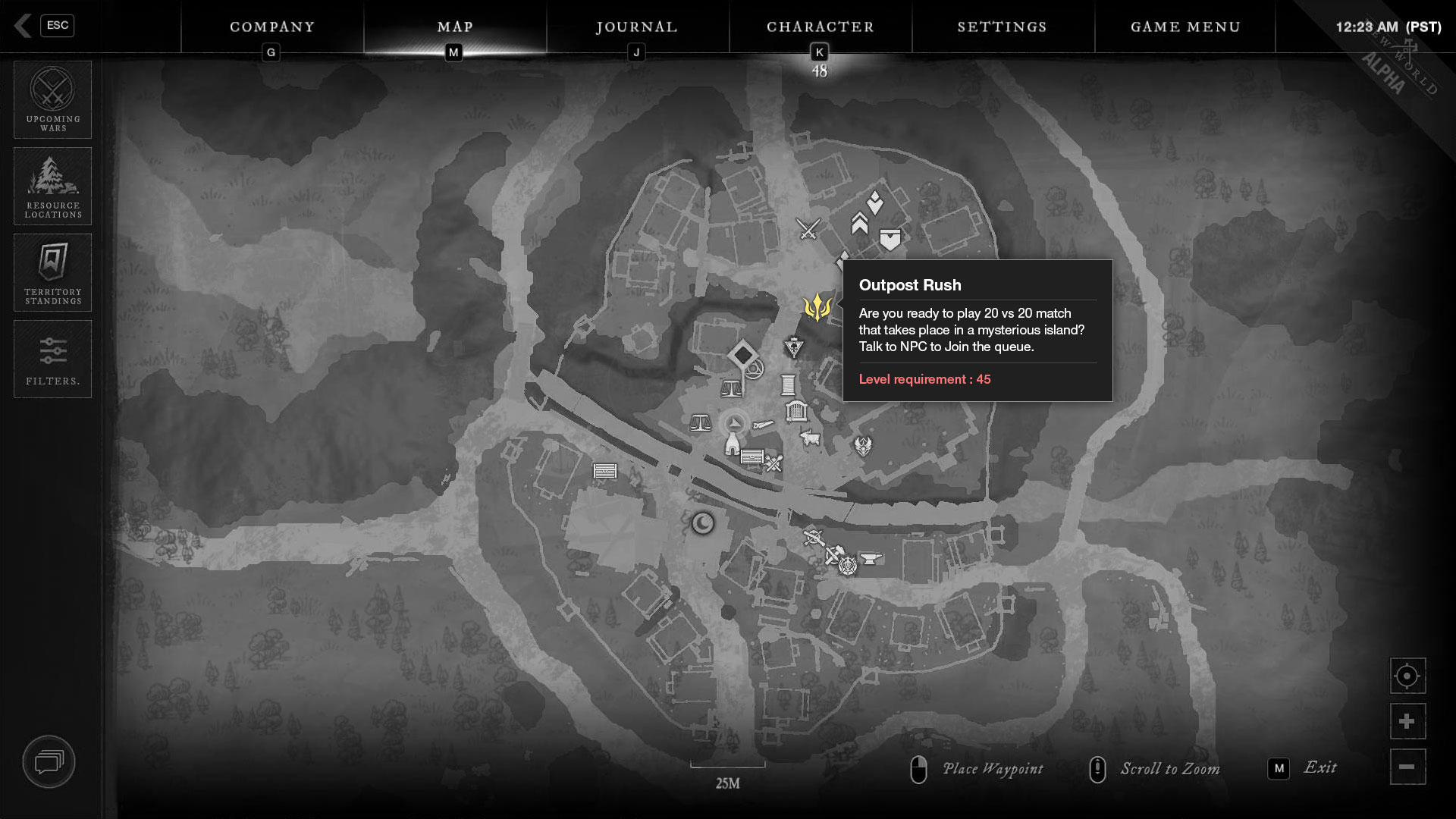1456x819 pixels.
Task: Zoom out with the minus button
Action: pyautogui.click(x=1407, y=767)
